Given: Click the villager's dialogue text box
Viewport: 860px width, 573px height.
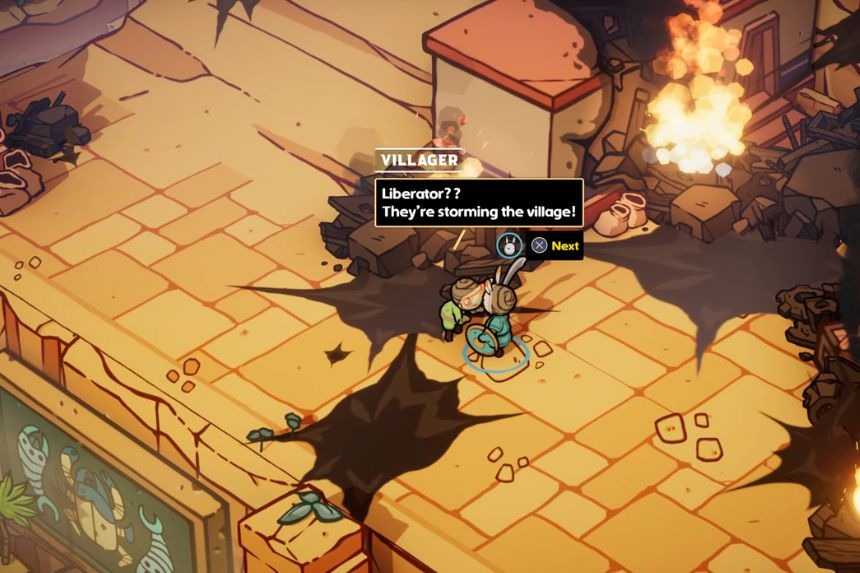Looking at the screenshot, I should tap(478, 202).
